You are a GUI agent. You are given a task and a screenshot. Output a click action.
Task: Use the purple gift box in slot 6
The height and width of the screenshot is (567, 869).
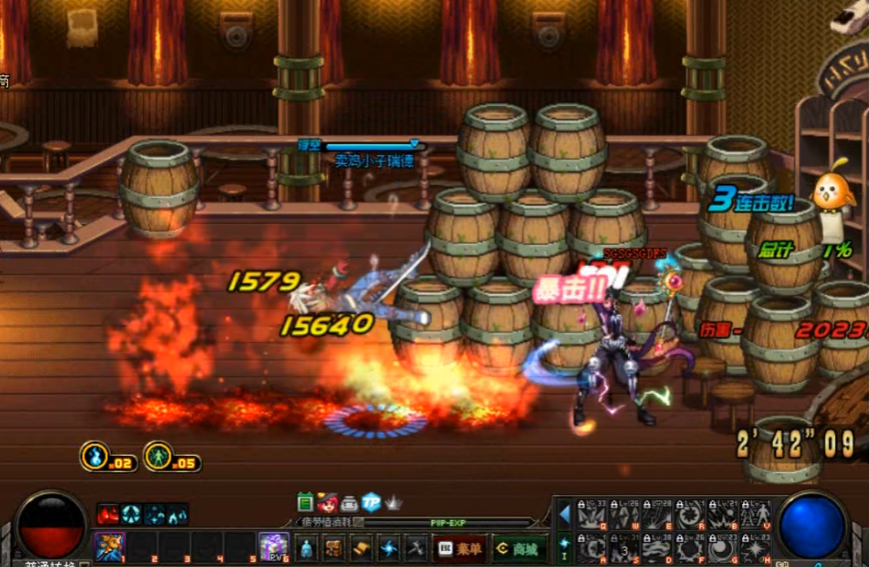tap(273, 547)
